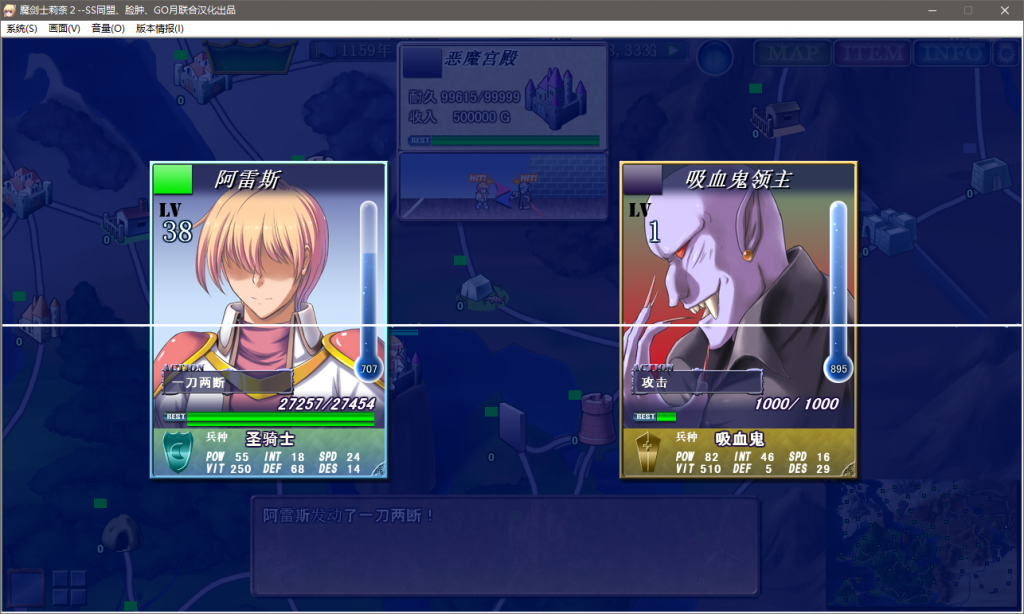
Task: Open the 画面(V) display menu
Action: click(64, 29)
